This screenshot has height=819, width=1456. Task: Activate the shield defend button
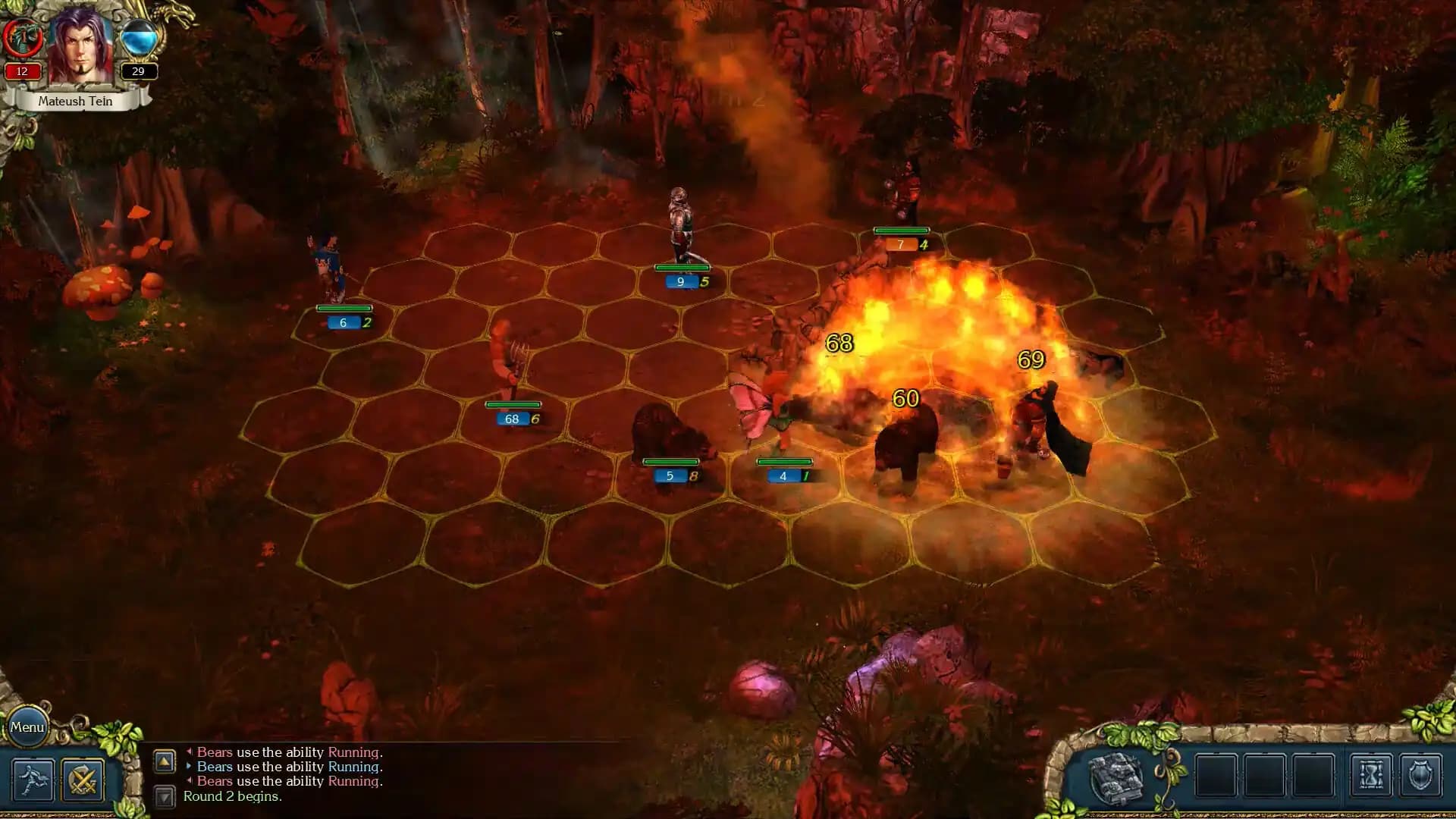pos(1420,776)
